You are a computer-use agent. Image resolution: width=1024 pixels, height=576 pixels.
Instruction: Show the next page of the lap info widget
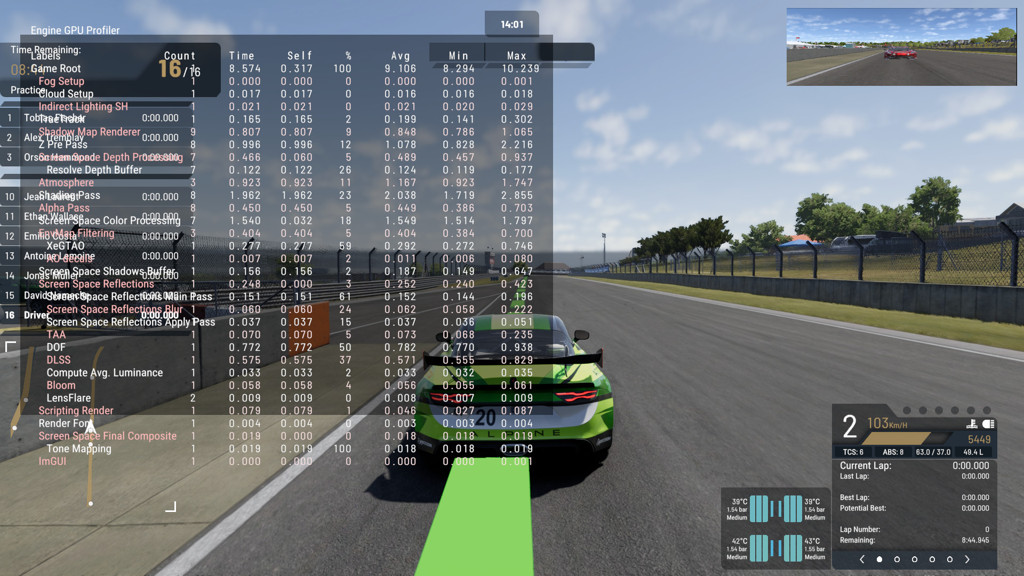(967, 560)
